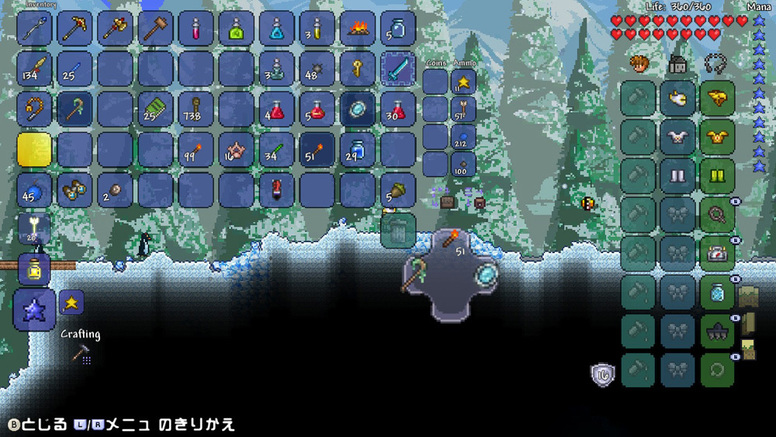Choose the bomb stack of 45
The image size is (776, 437).
(x=34, y=190)
